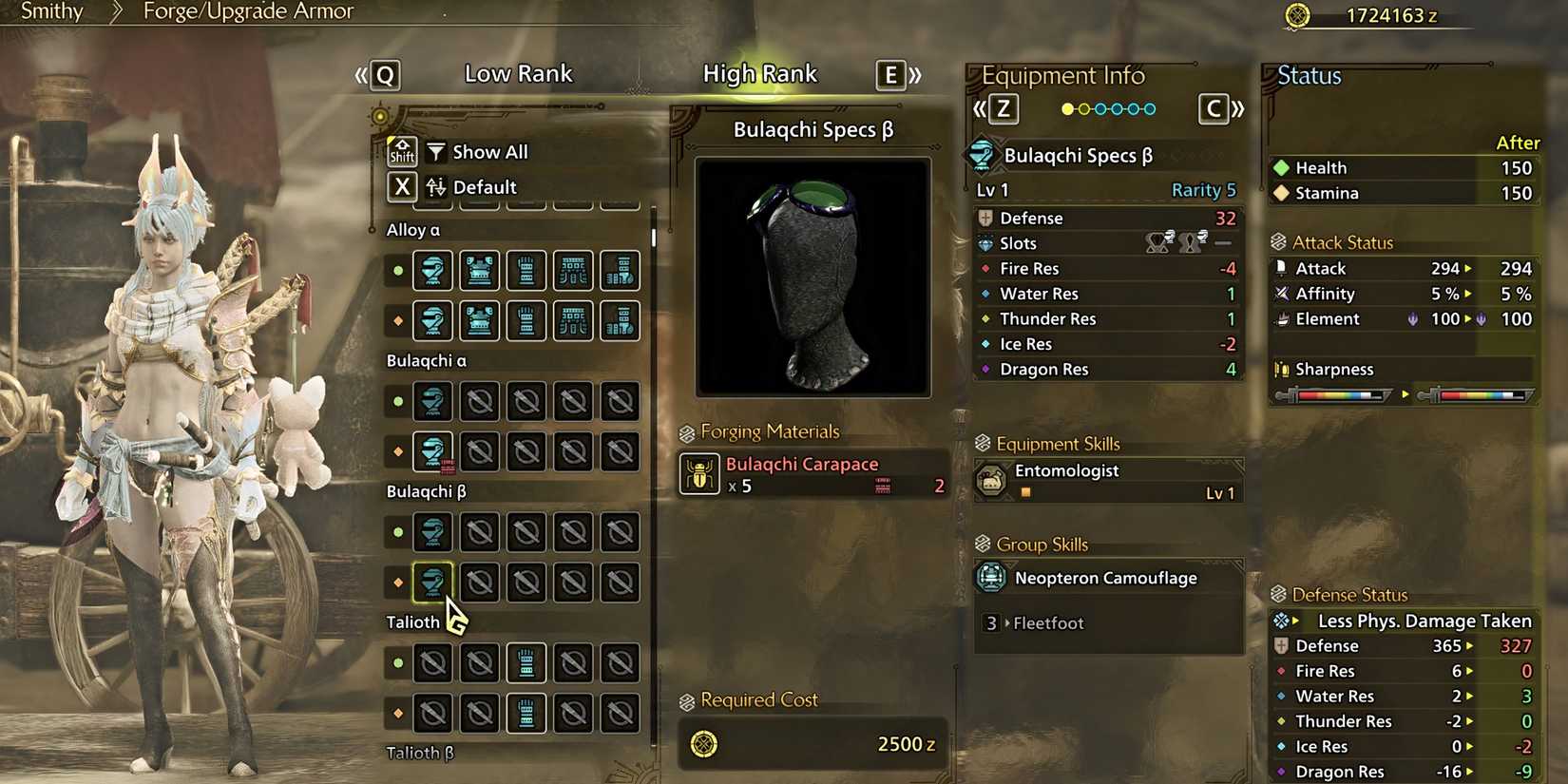1568x784 pixels.
Task: Click the zenny currency icon near Required Cost
Action: 702,743
